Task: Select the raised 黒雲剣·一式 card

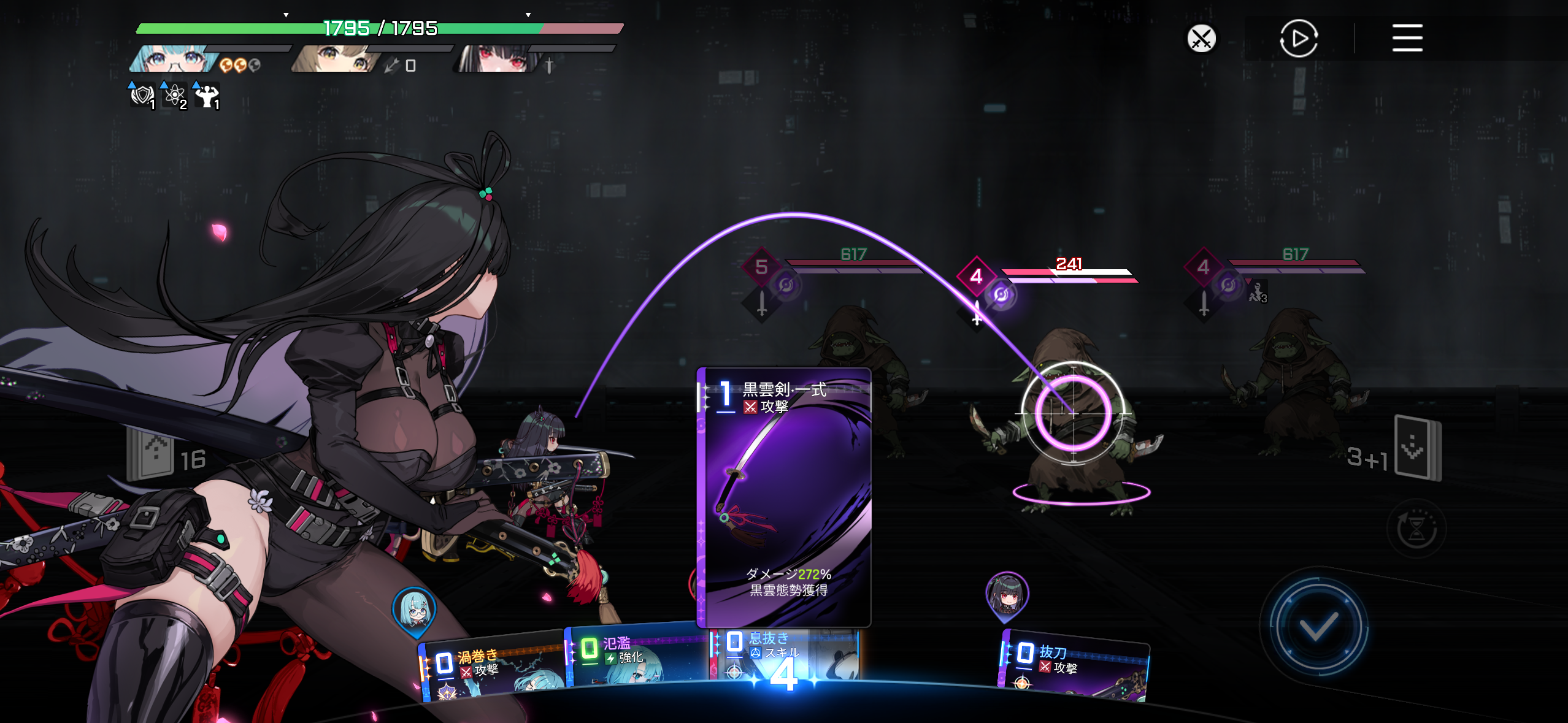Action: [784, 497]
